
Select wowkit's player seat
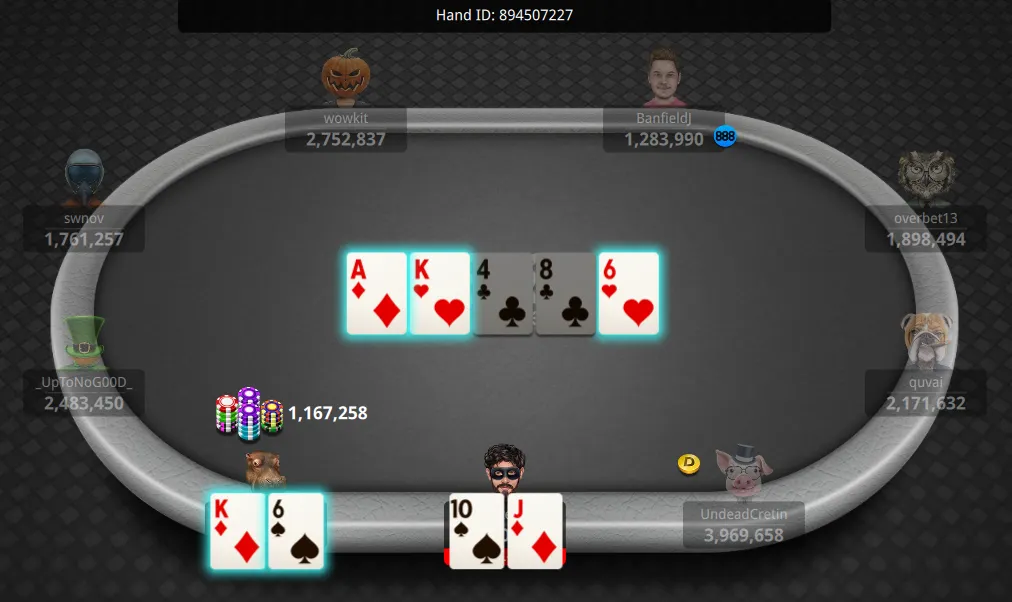pos(346,130)
